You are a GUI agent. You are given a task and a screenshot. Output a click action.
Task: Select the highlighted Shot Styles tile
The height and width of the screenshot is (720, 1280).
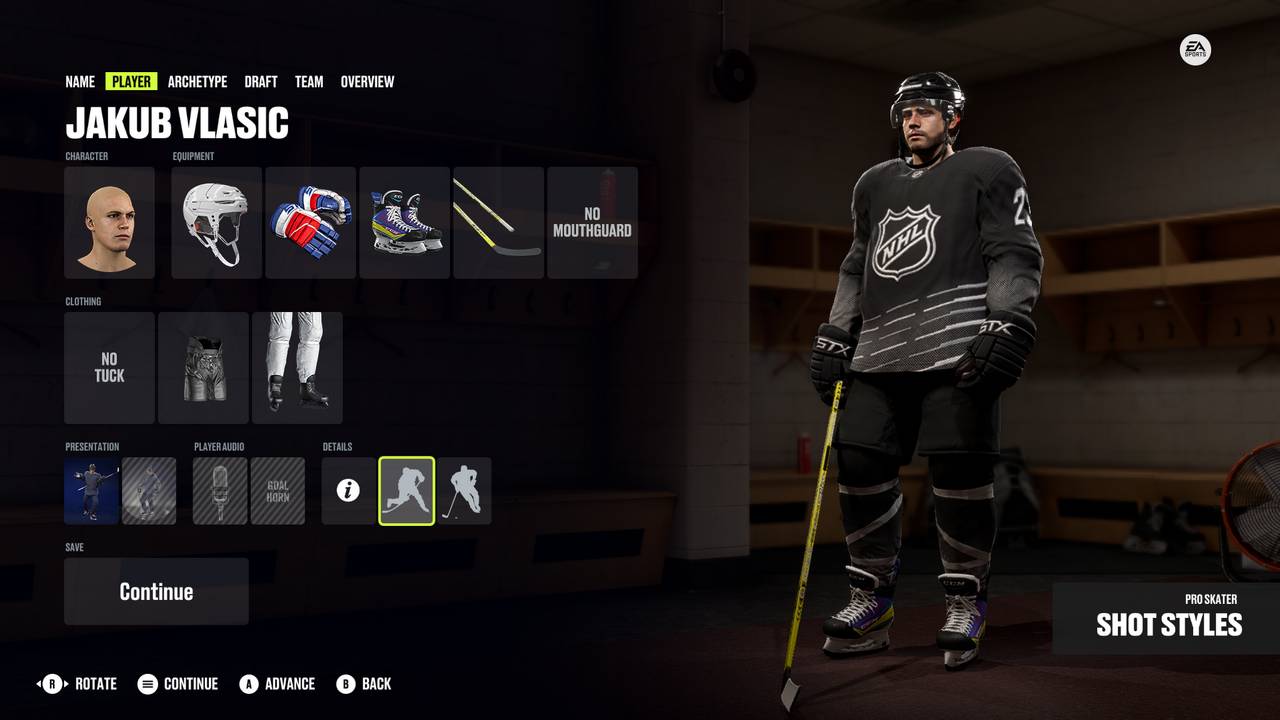406,491
